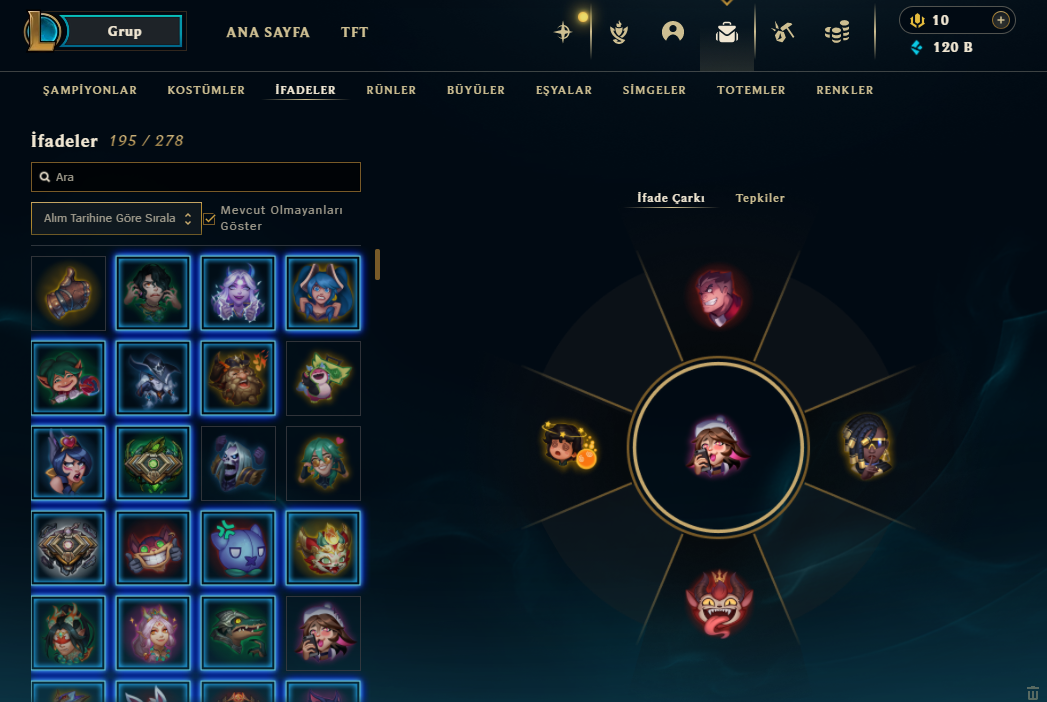
Task: Open the SİMGELER tab
Action: [x=654, y=90]
